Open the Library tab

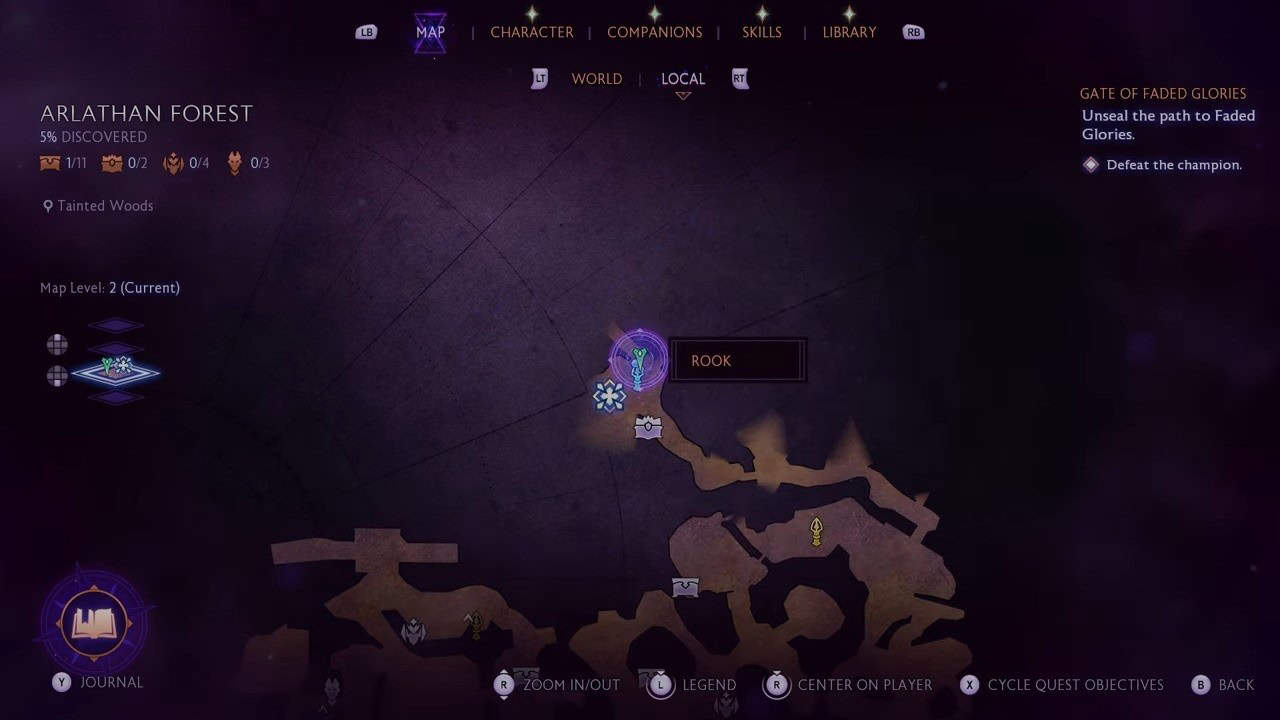[849, 32]
